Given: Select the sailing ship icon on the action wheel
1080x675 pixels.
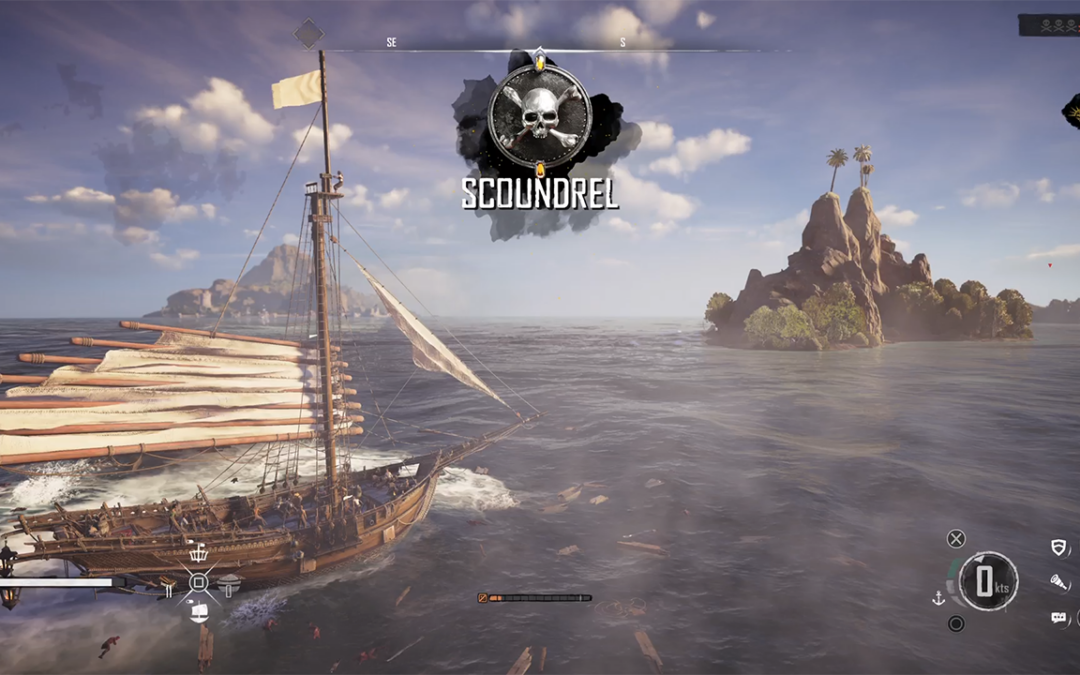Looking at the screenshot, I should pos(198,612).
